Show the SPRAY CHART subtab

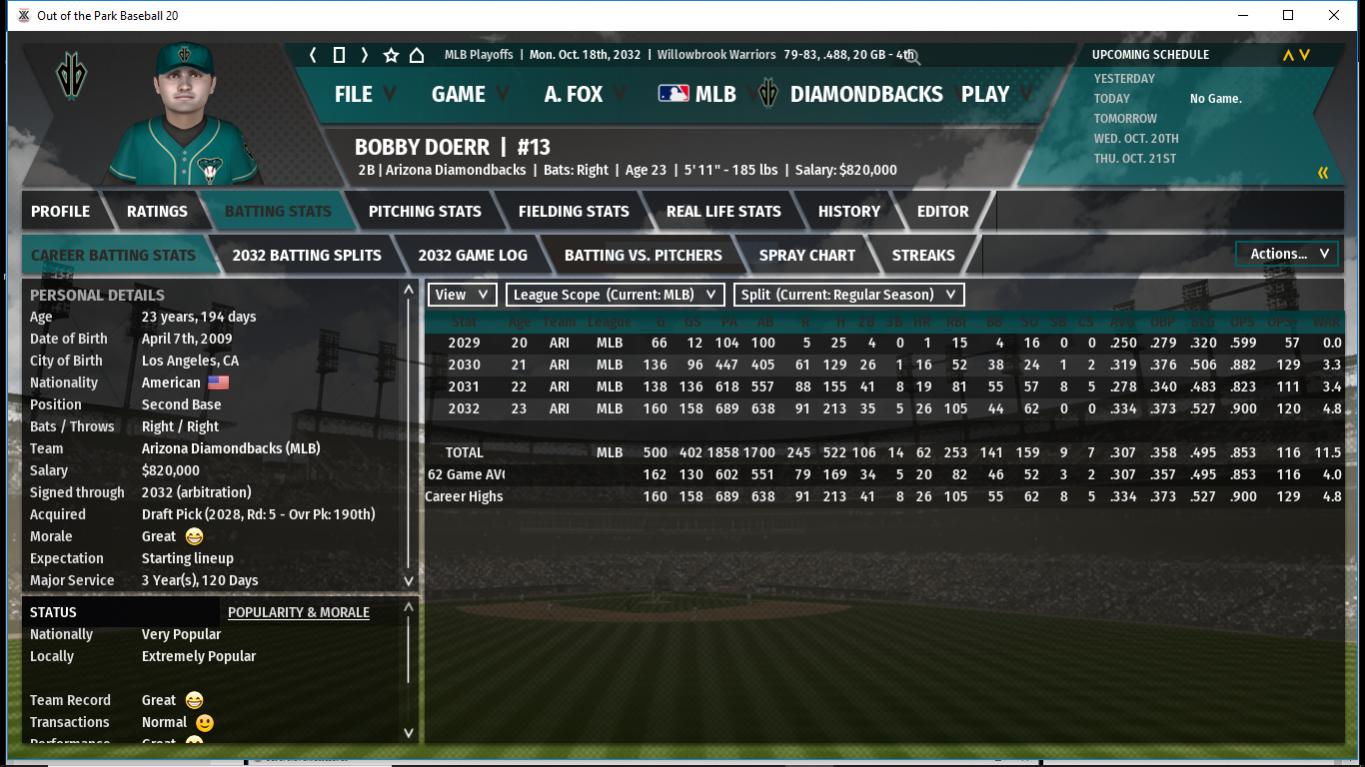click(x=807, y=255)
